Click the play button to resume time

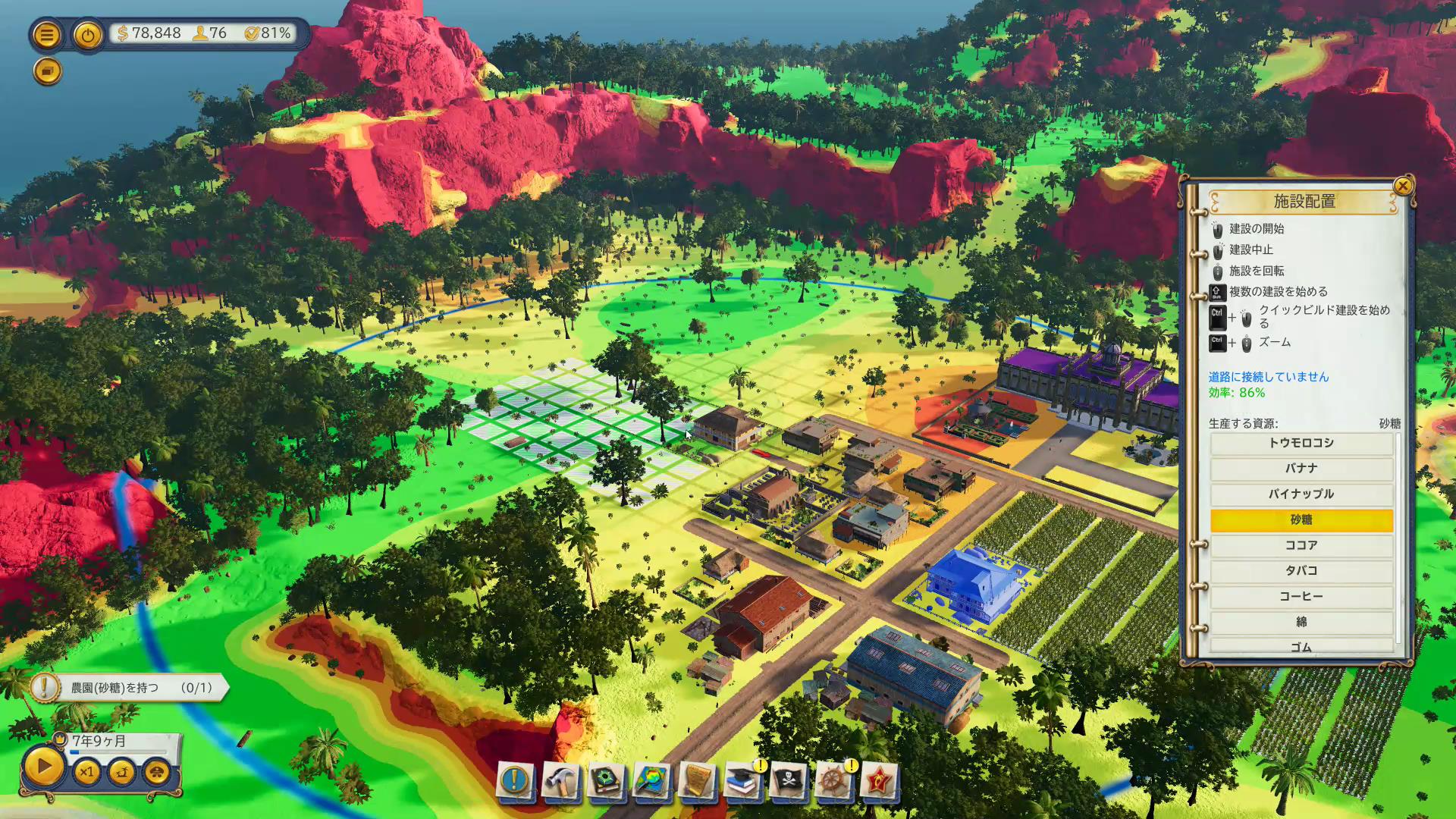tap(43, 767)
